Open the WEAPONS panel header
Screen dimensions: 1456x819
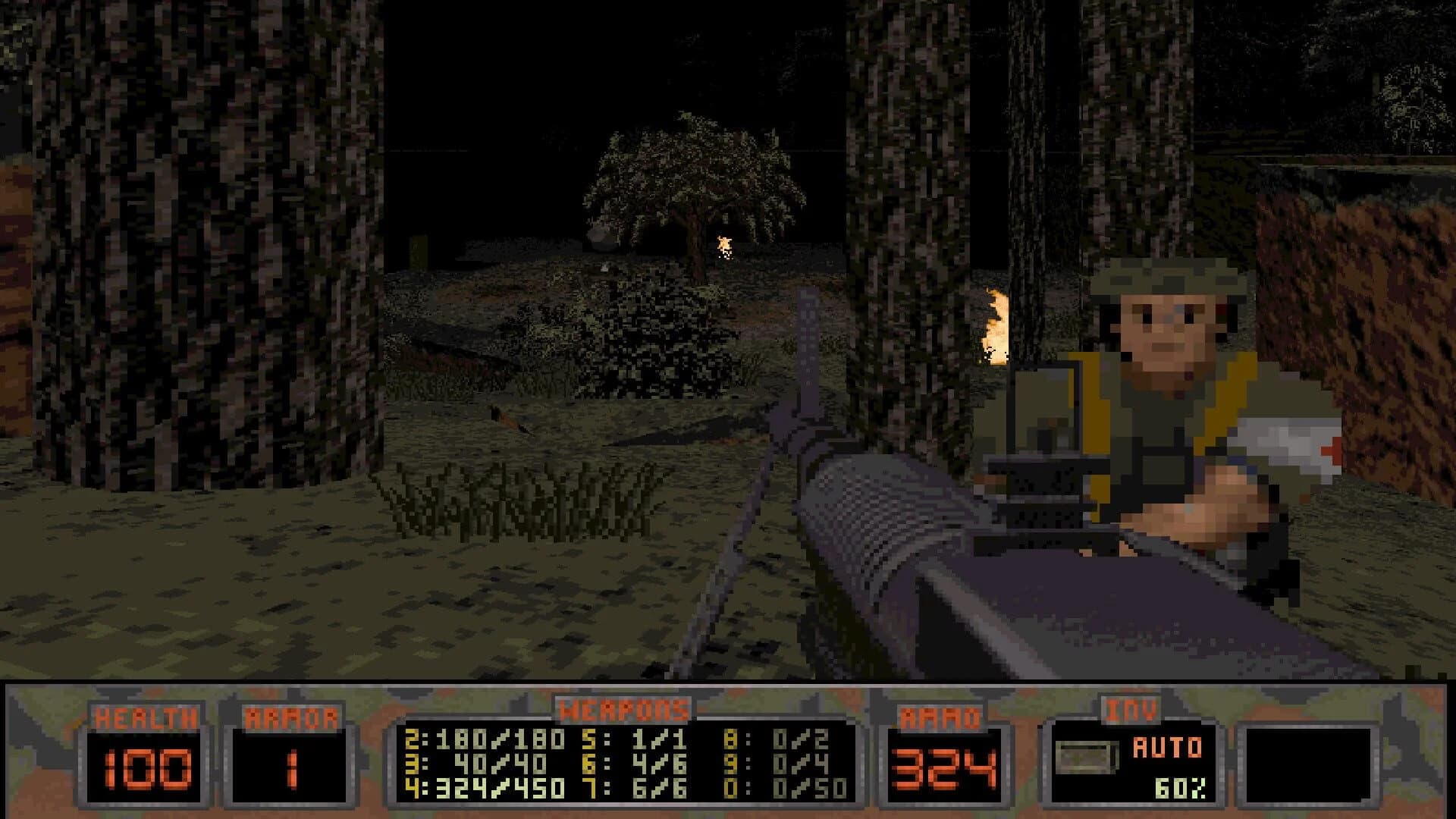tap(622, 709)
